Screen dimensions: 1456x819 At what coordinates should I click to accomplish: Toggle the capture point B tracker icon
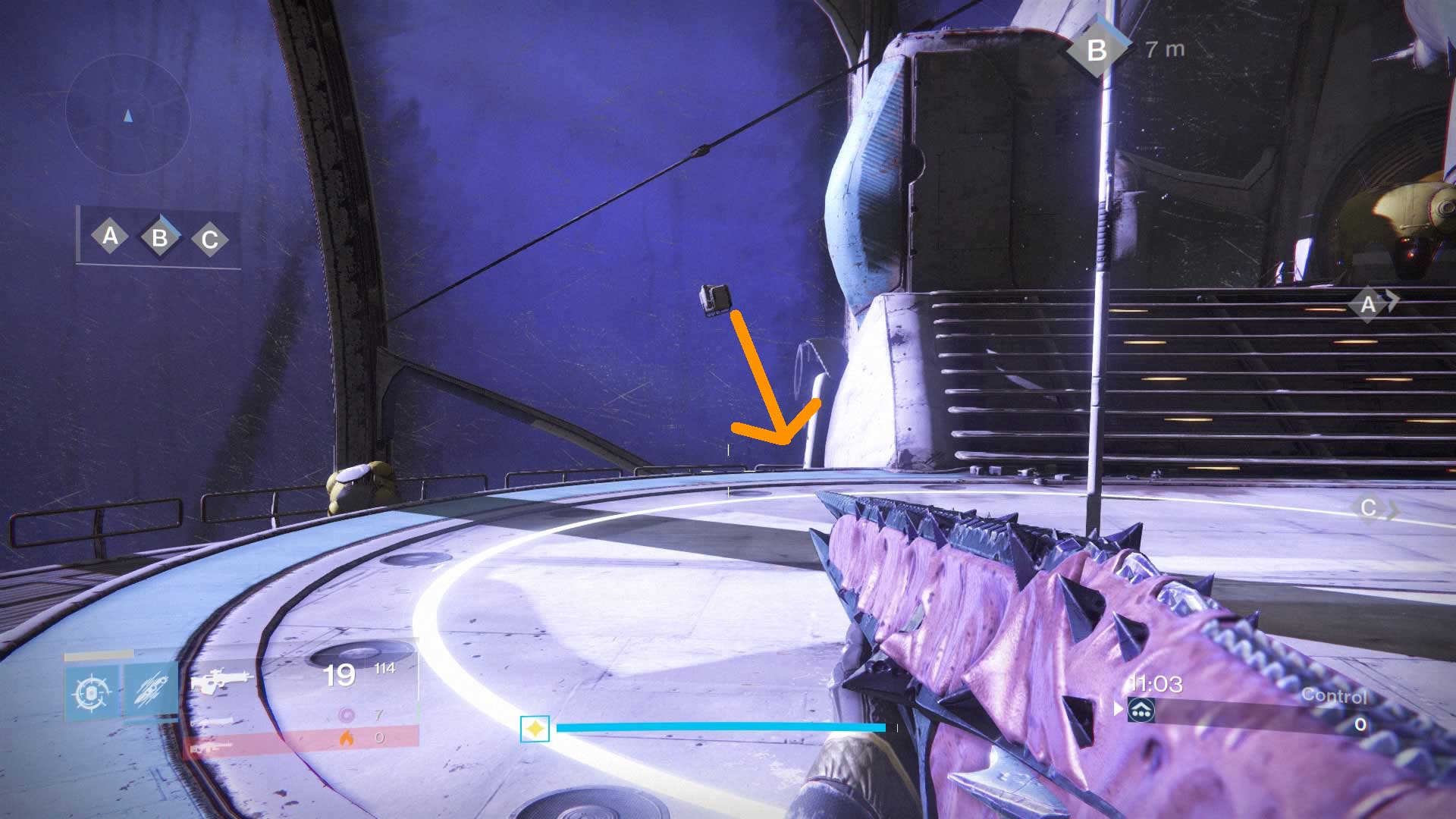pos(158,239)
